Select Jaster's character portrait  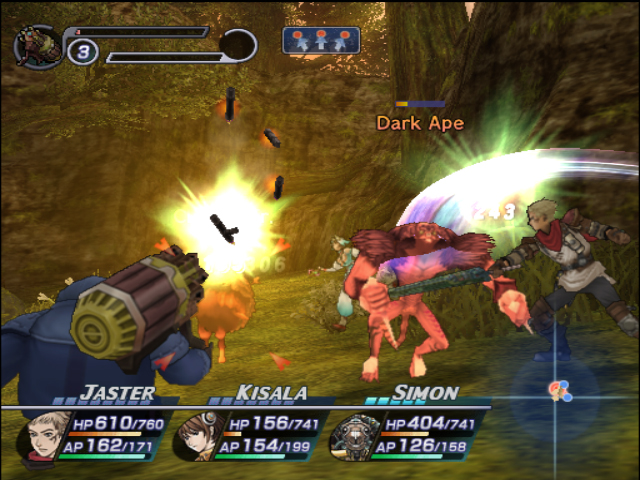click(x=43, y=436)
